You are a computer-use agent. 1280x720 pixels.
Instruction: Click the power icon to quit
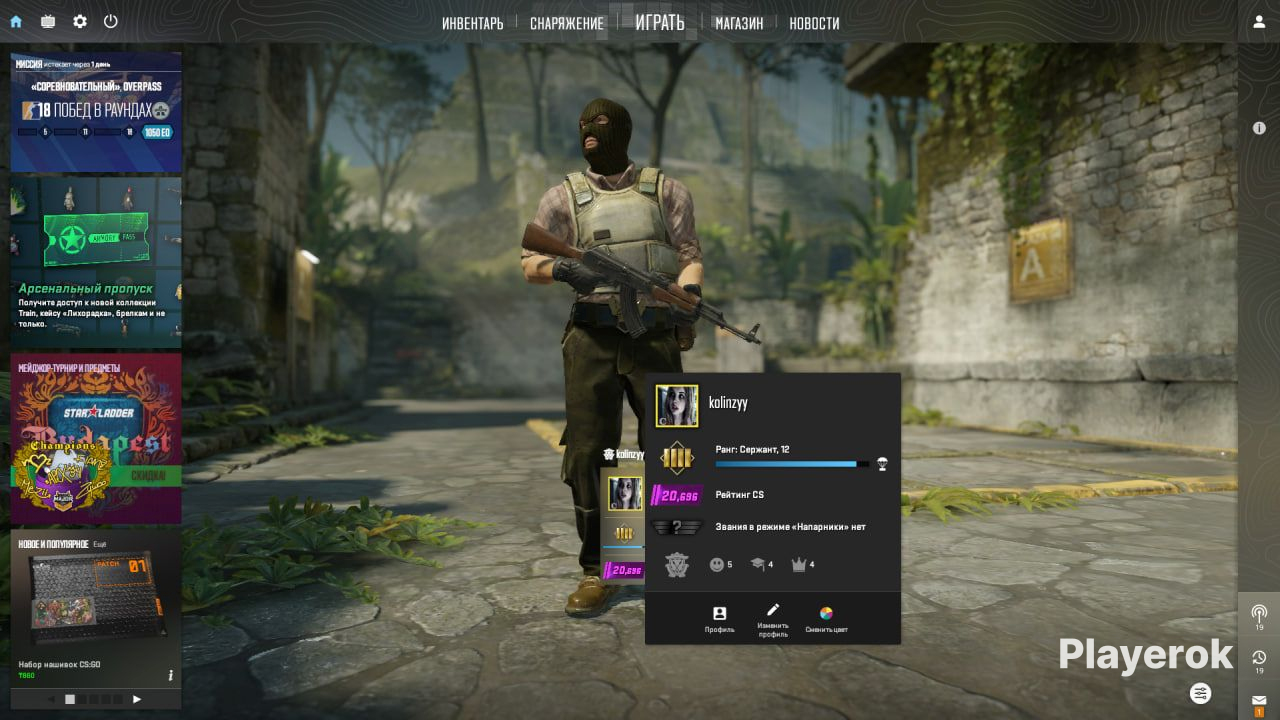point(111,21)
